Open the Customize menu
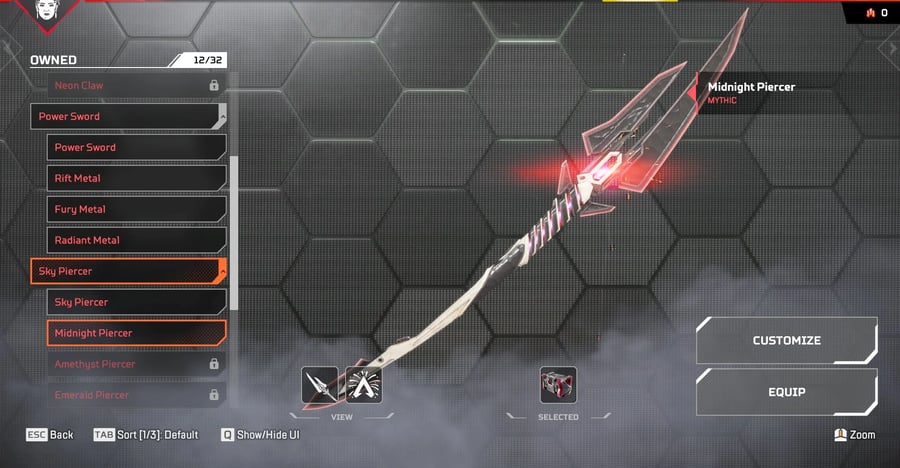The width and height of the screenshot is (900, 468). tap(786, 341)
